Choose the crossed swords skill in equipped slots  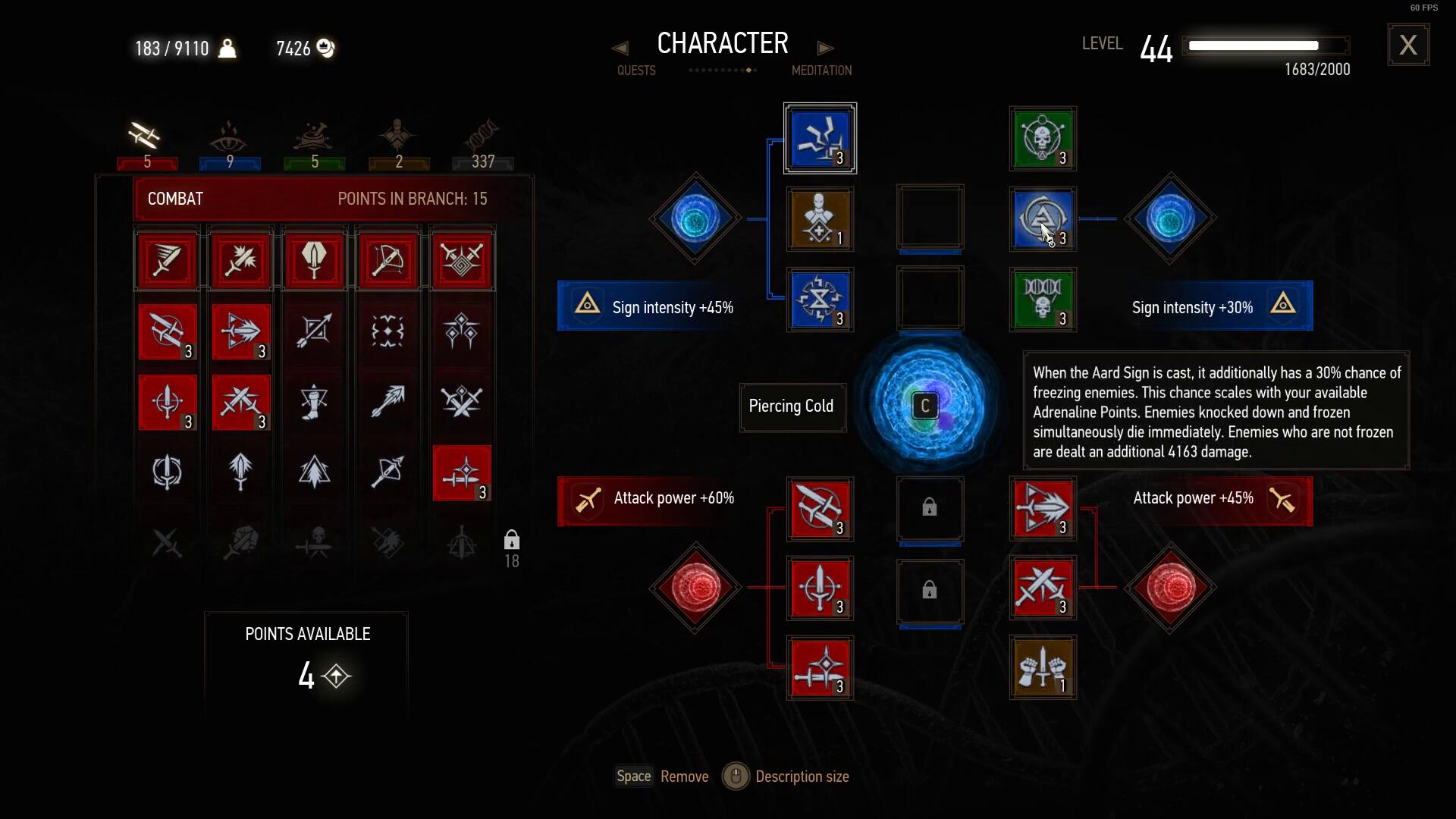(1043, 588)
